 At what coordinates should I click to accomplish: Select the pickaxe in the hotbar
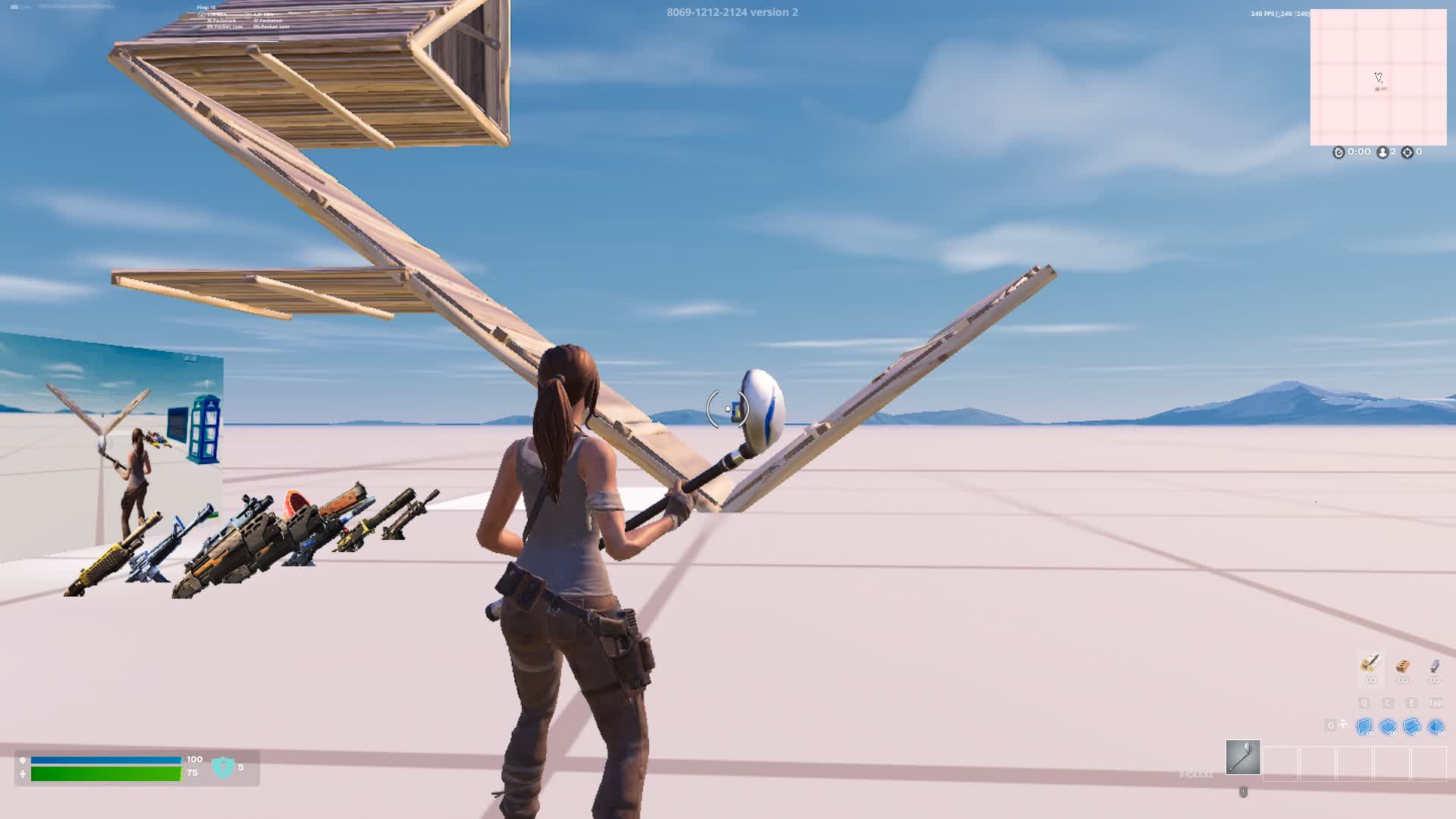tap(1243, 758)
